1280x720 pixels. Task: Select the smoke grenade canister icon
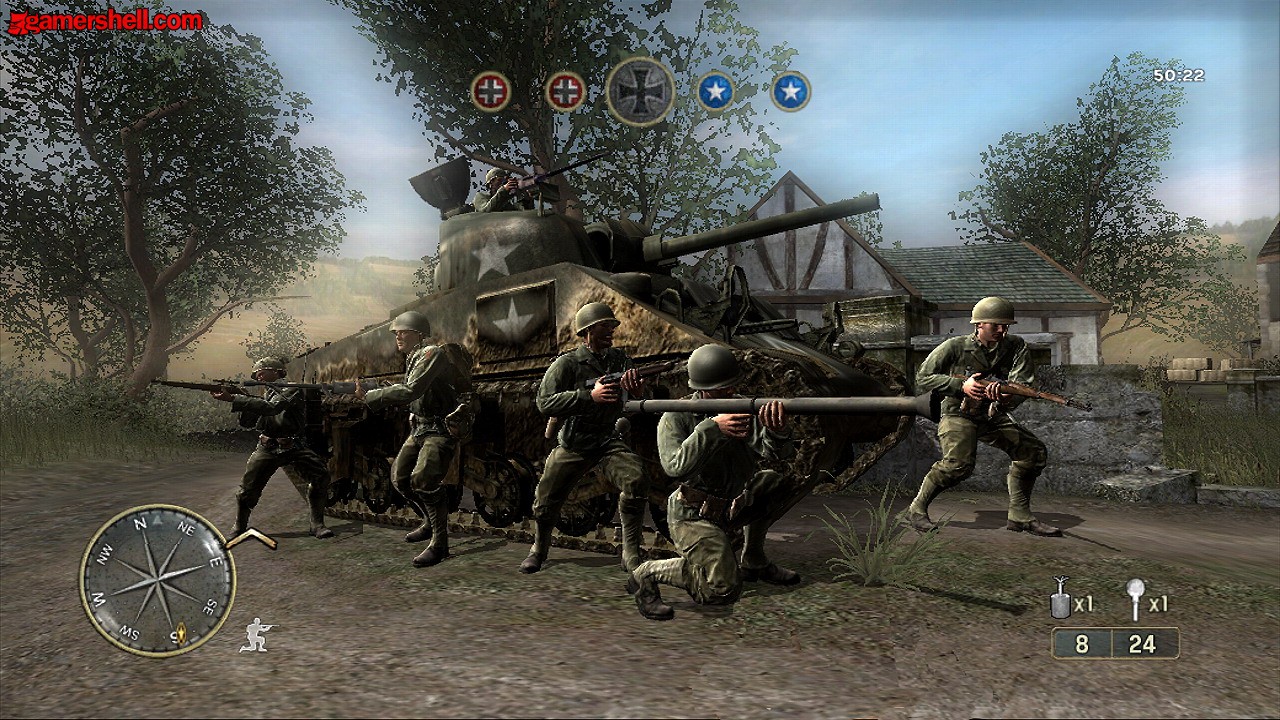(x=1060, y=603)
